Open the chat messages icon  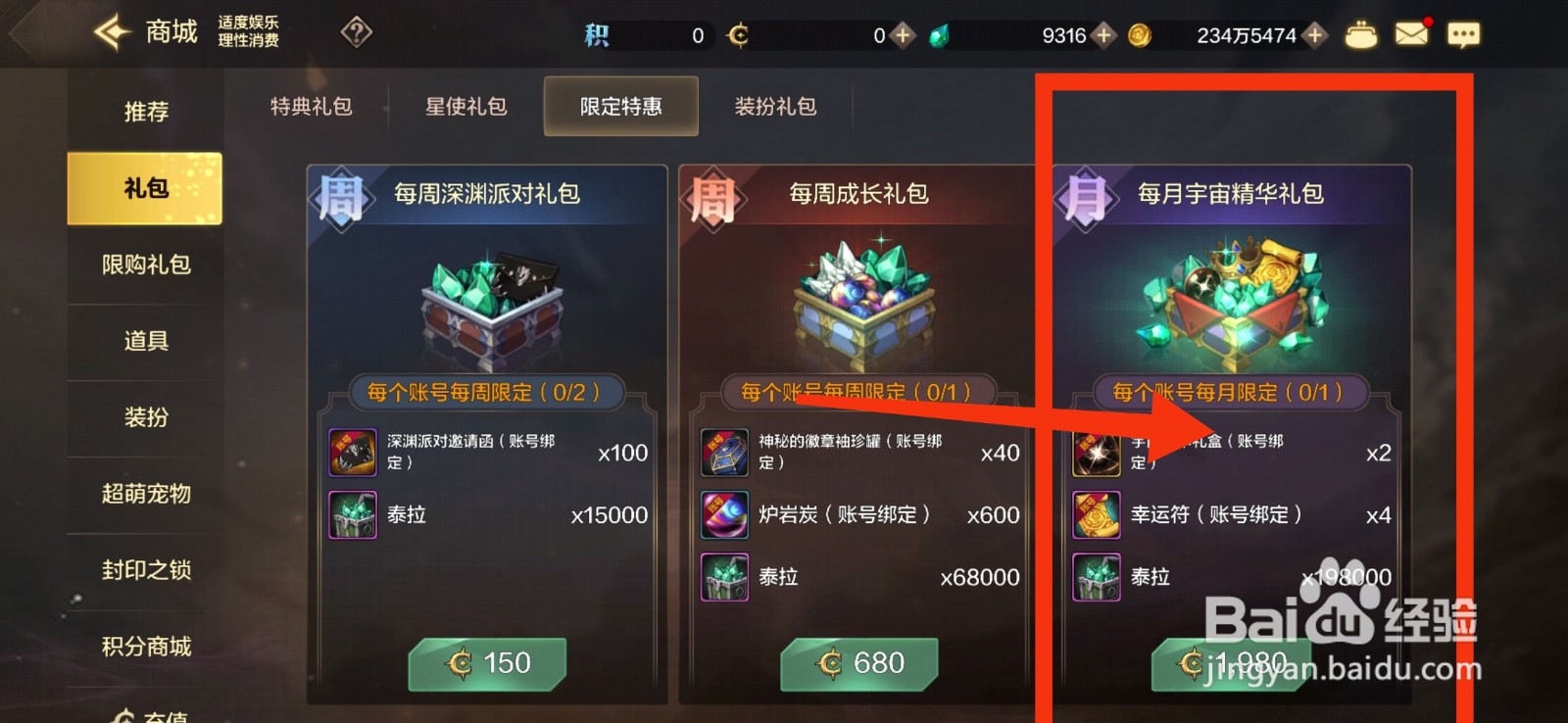[1464, 32]
